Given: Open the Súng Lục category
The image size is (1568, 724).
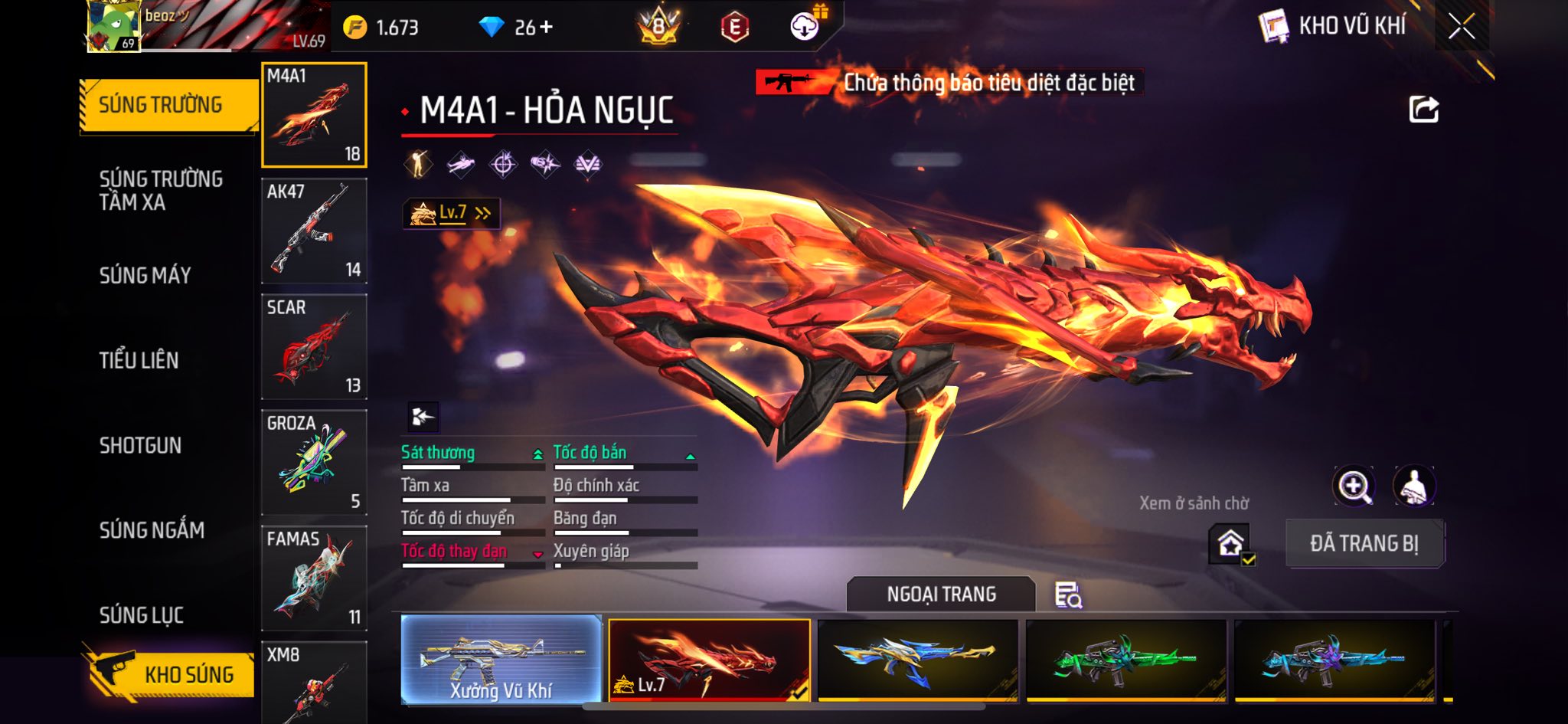Looking at the screenshot, I should tap(142, 615).
